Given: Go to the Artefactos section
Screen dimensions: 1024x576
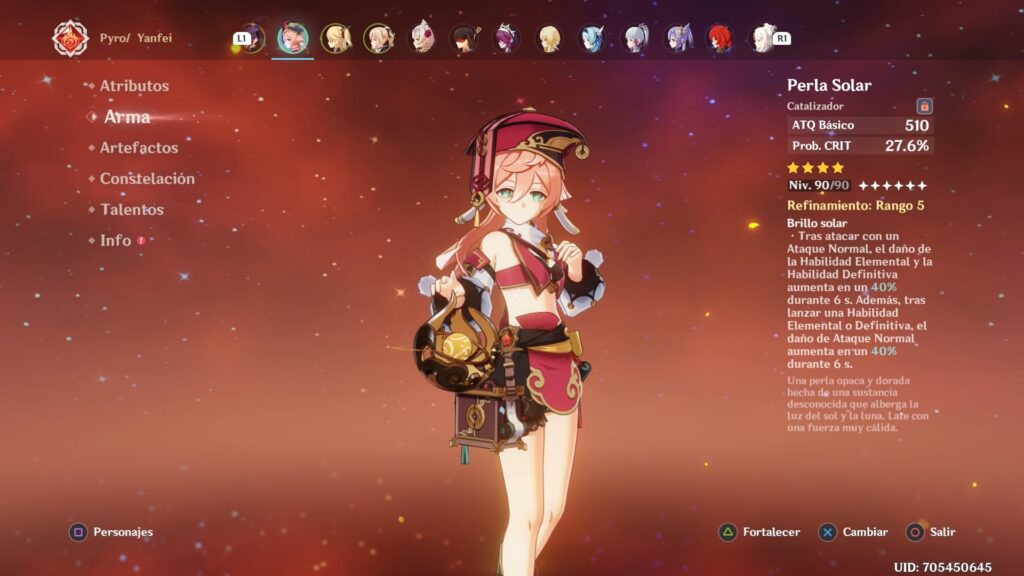Looking at the screenshot, I should (138, 148).
